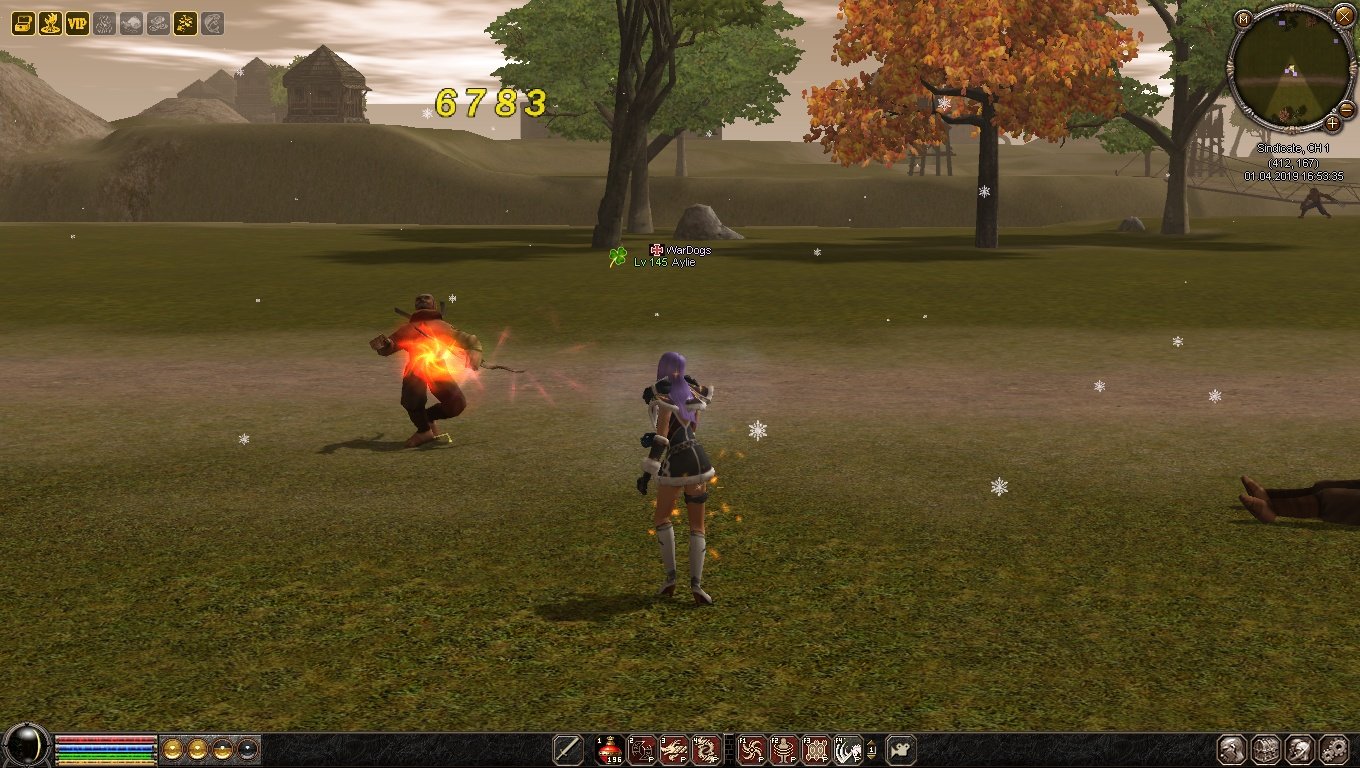Use the red potion in slot 1

click(x=610, y=749)
